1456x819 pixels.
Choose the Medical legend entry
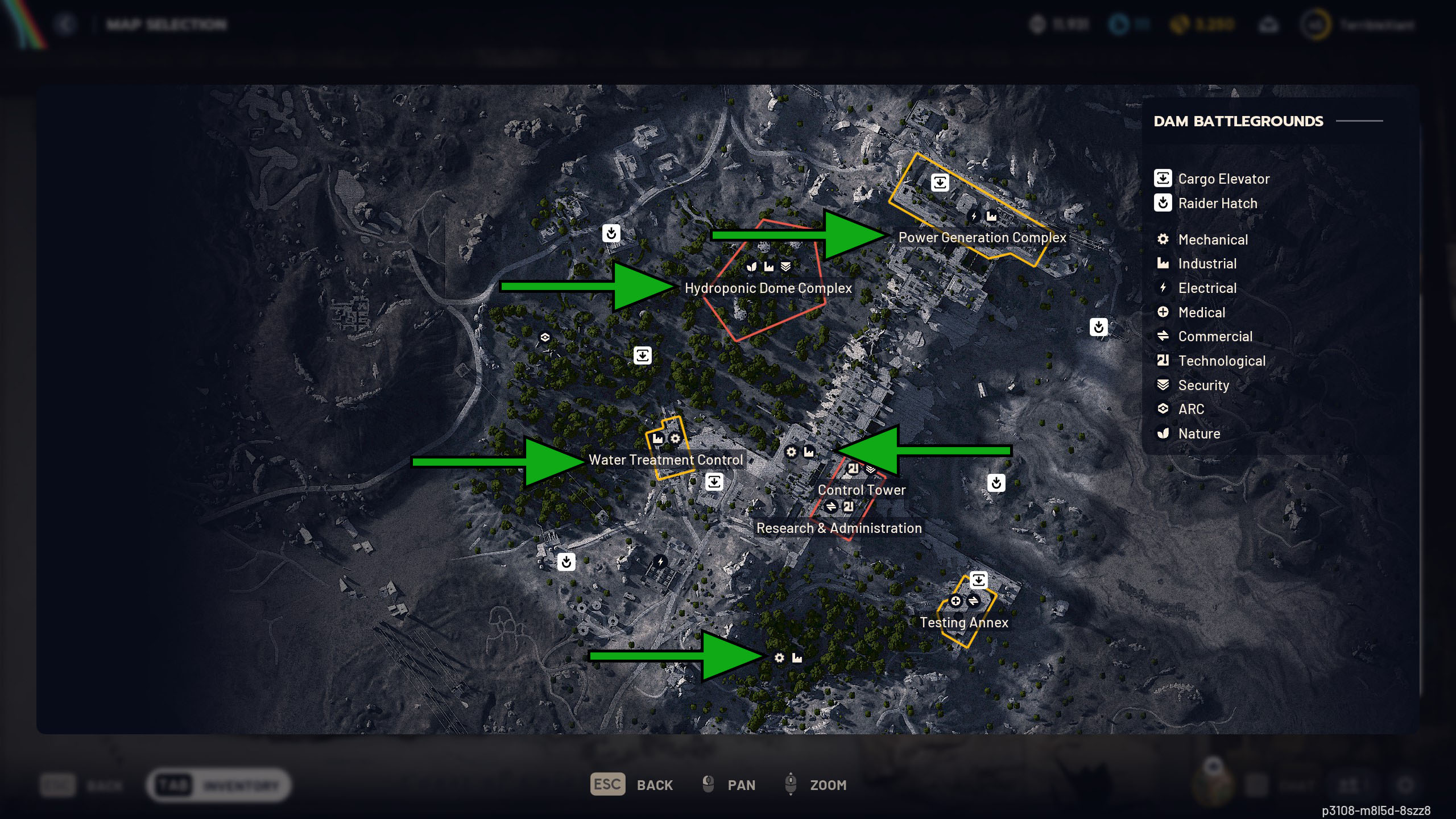point(1201,312)
